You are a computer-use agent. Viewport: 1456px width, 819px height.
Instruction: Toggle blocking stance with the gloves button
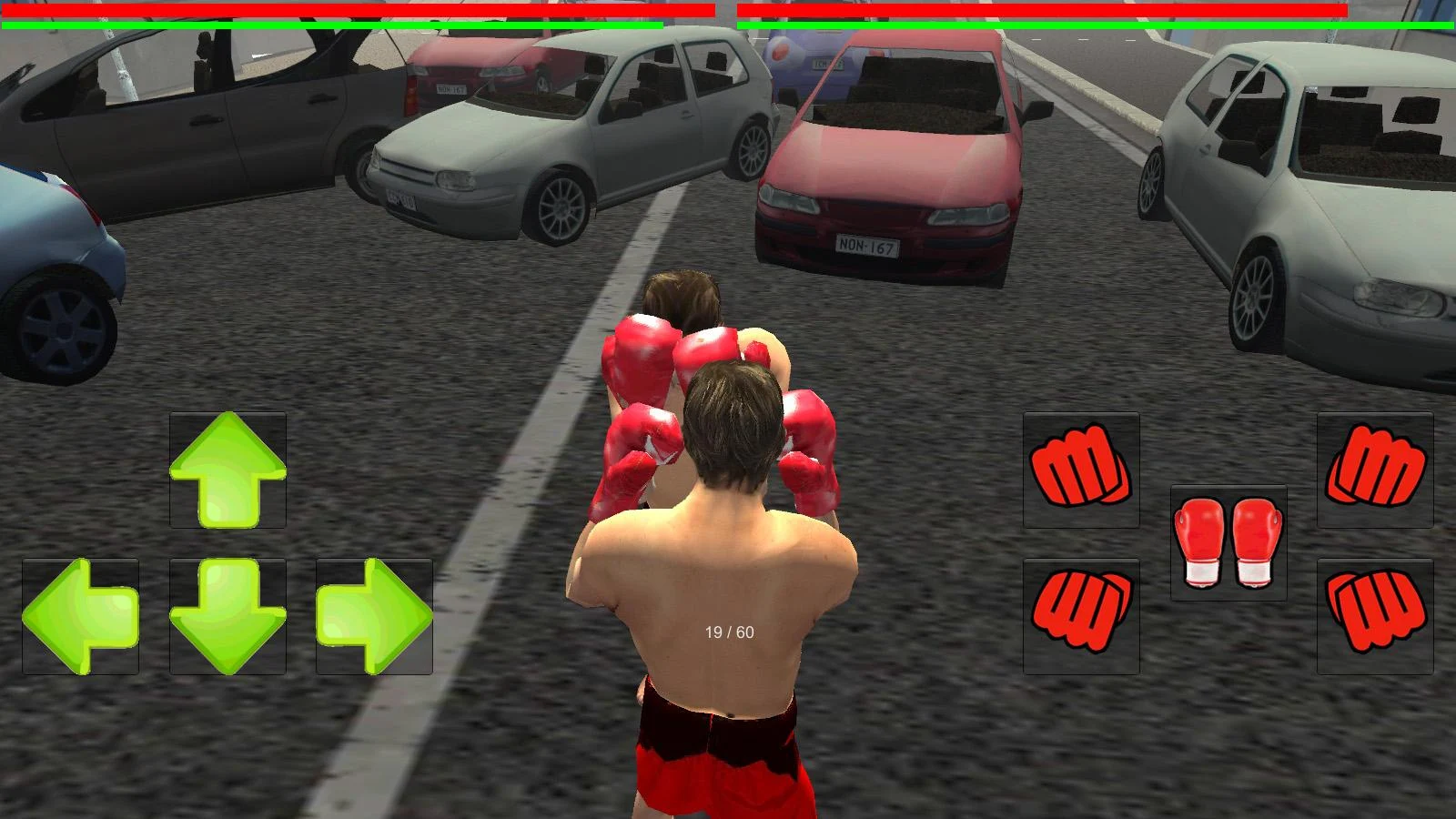(x=1230, y=541)
